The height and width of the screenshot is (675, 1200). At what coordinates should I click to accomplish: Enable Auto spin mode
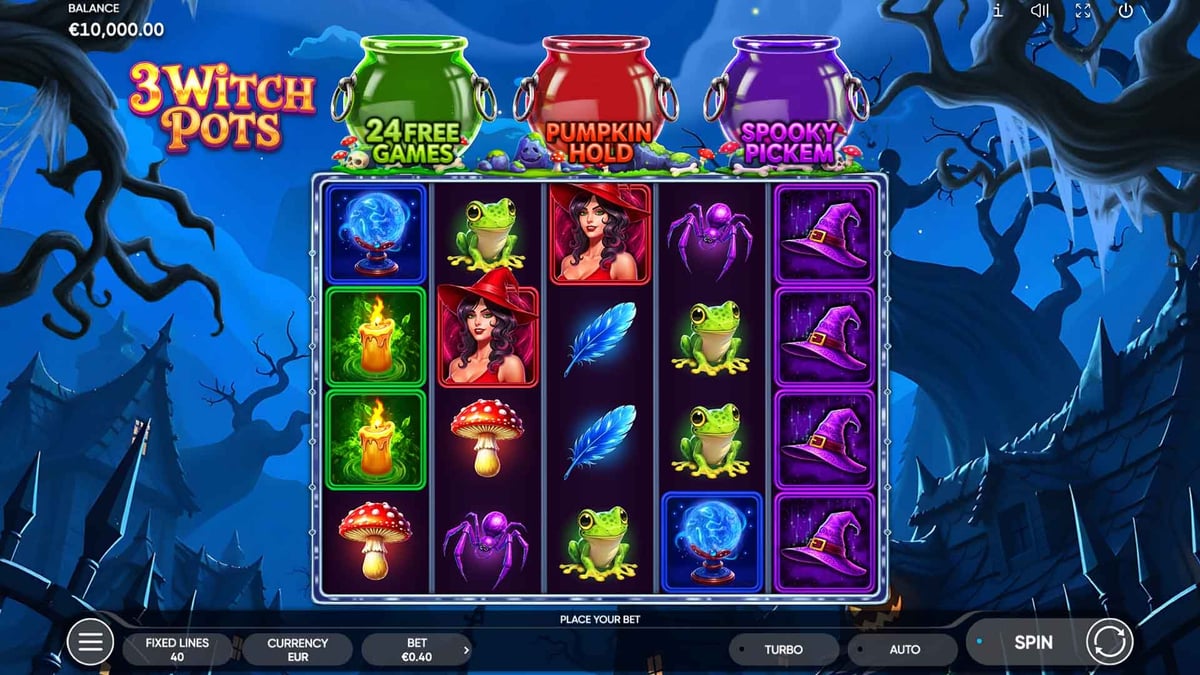click(904, 650)
